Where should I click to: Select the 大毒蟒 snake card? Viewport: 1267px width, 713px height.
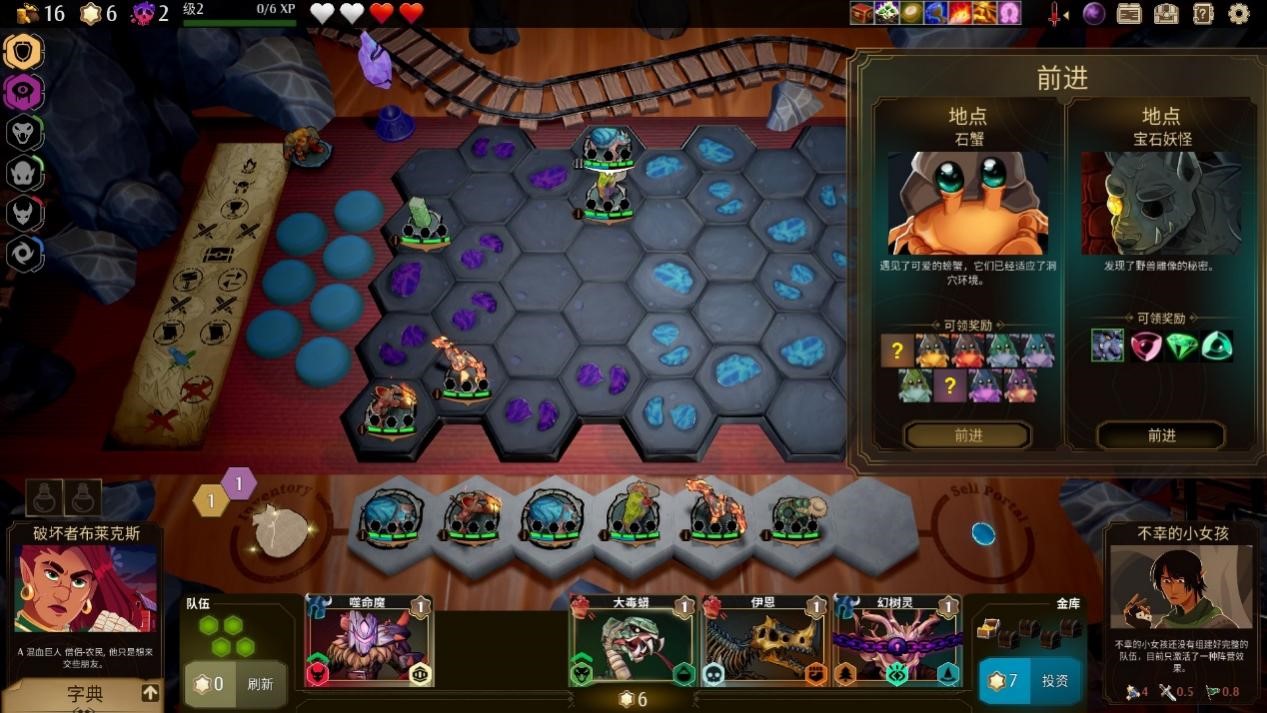click(632, 642)
